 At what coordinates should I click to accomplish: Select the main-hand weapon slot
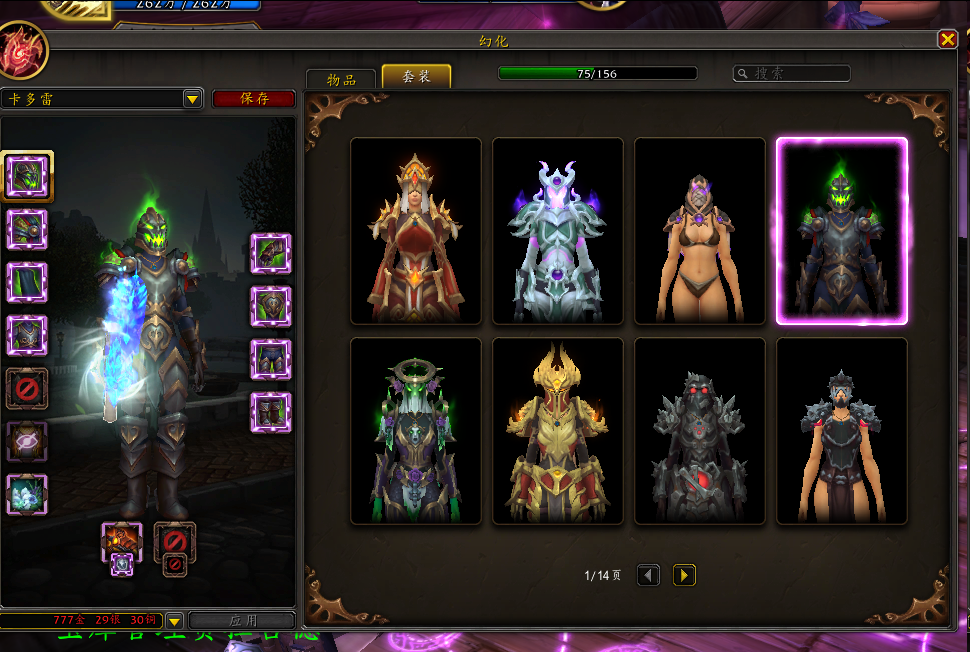click(x=121, y=540)
